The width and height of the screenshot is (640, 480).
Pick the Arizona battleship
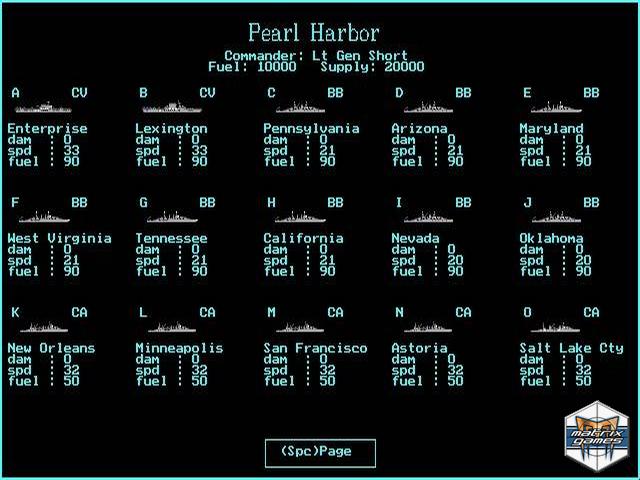tap(419, 128)
